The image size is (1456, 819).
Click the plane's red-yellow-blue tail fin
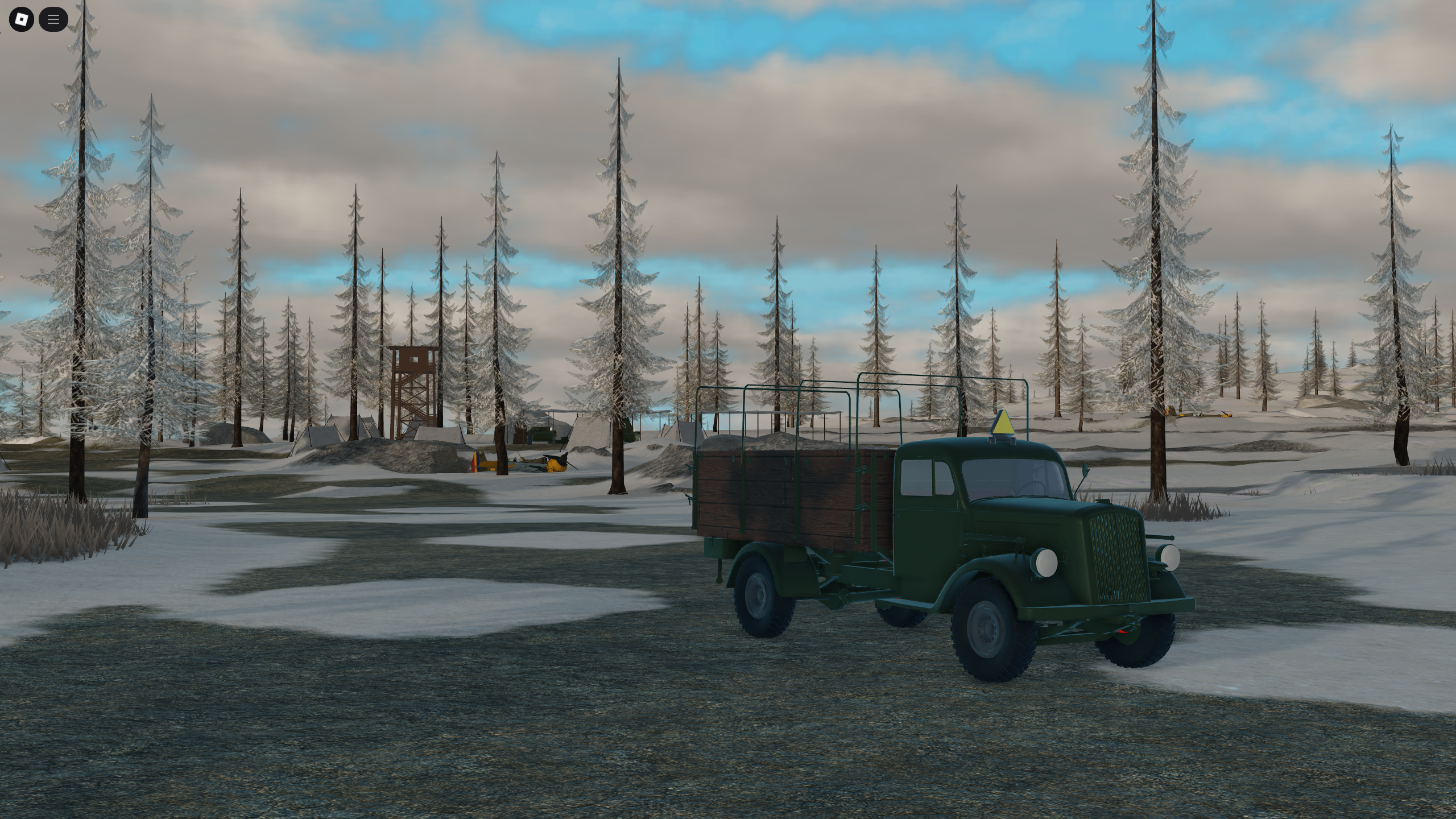pos(475,462)
